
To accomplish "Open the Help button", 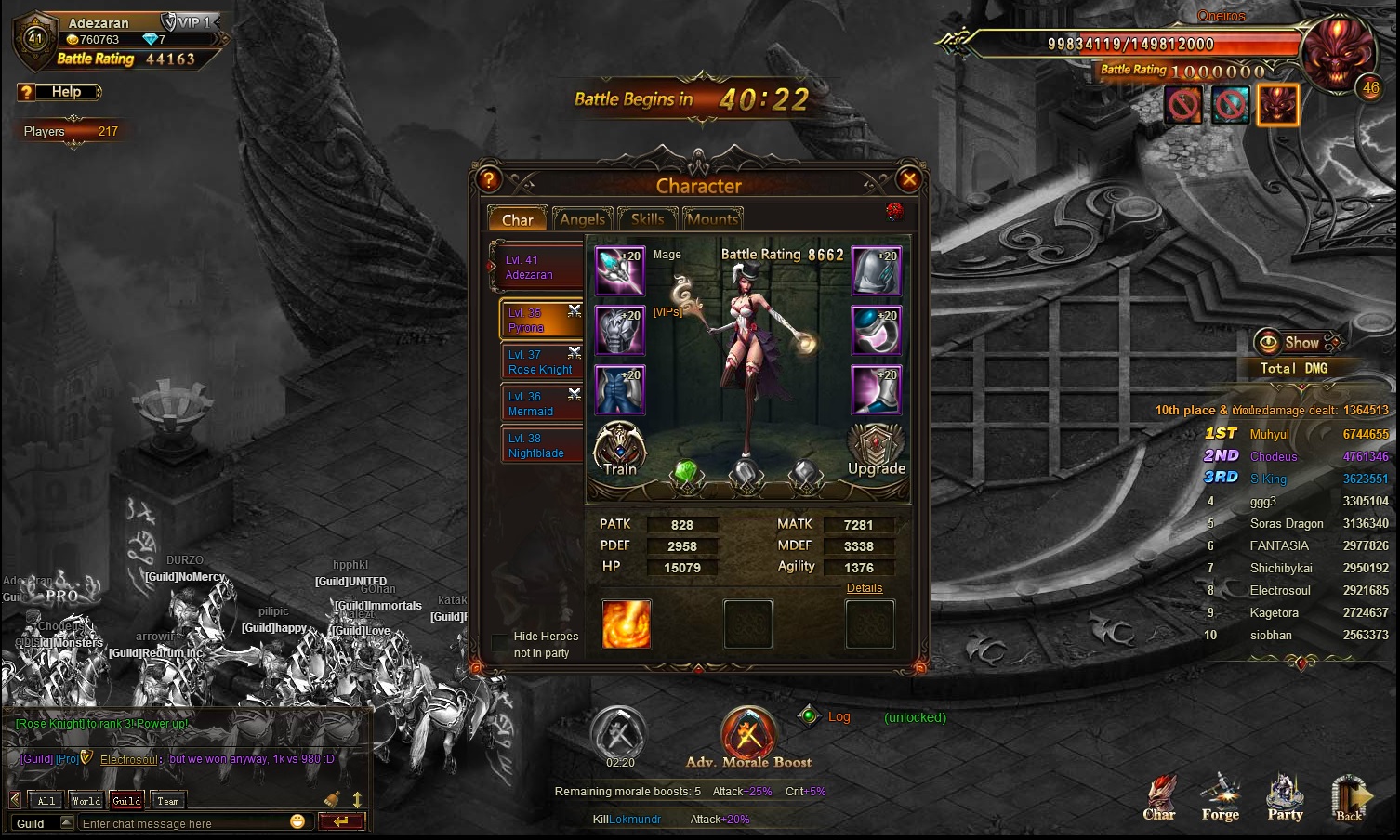I will [59, 92].
